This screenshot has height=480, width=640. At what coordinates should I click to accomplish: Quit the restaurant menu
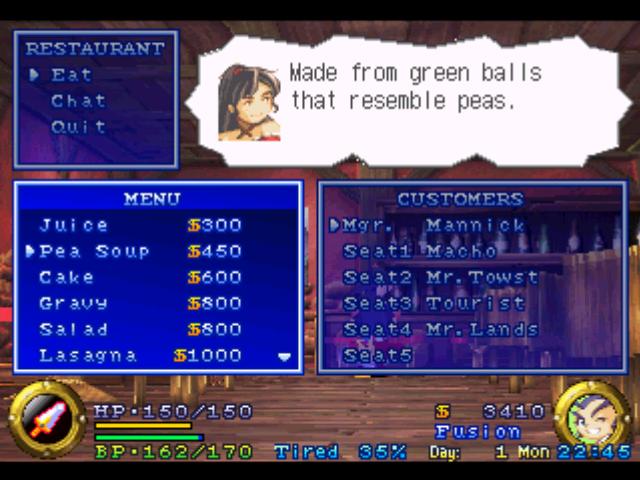[x=78, y=127]
